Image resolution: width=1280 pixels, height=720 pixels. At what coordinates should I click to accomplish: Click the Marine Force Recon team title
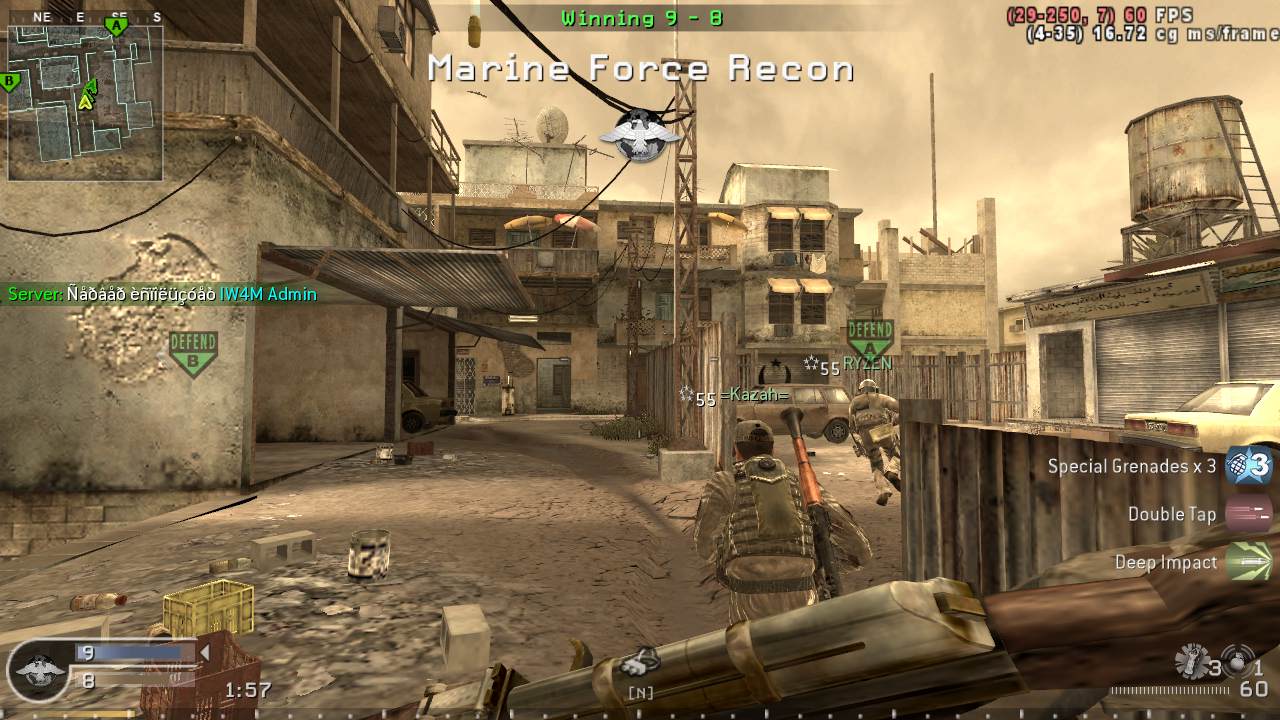click(x=640, y=68)
